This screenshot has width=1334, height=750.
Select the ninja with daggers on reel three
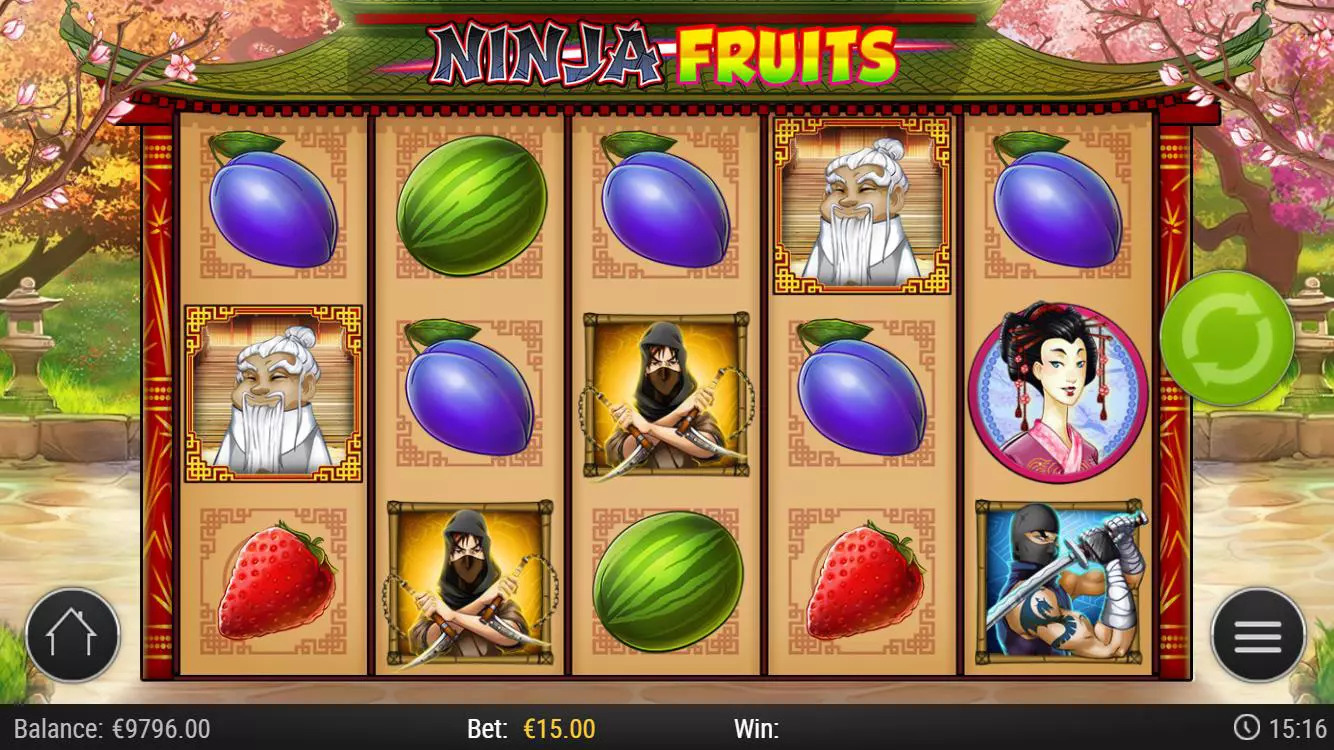click(x=663, y=394)
